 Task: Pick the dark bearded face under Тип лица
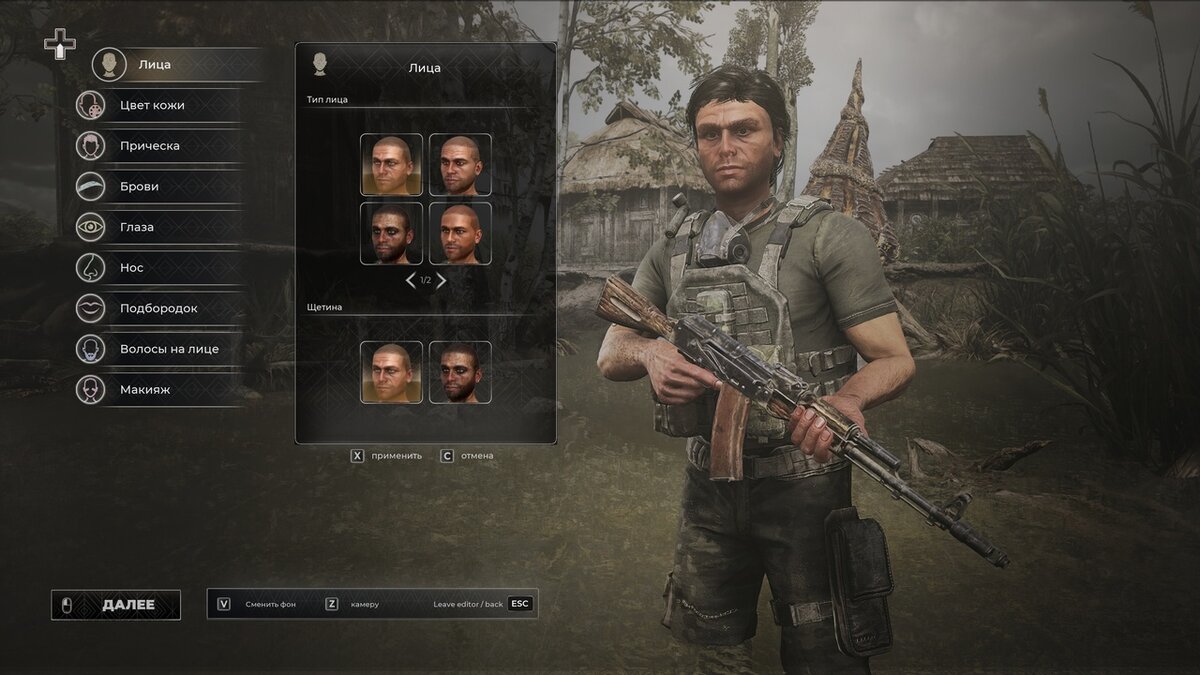tap(391, 234)
